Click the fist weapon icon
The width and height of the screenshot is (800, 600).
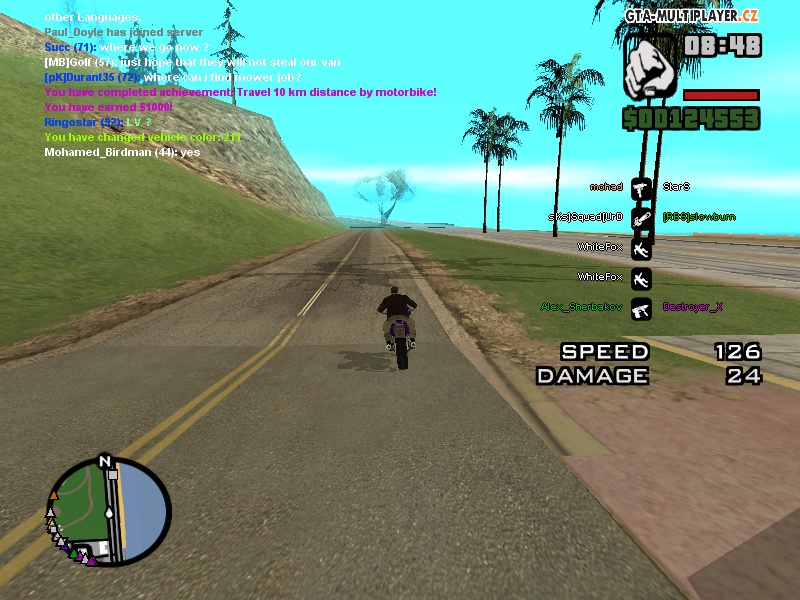point(653,69)
